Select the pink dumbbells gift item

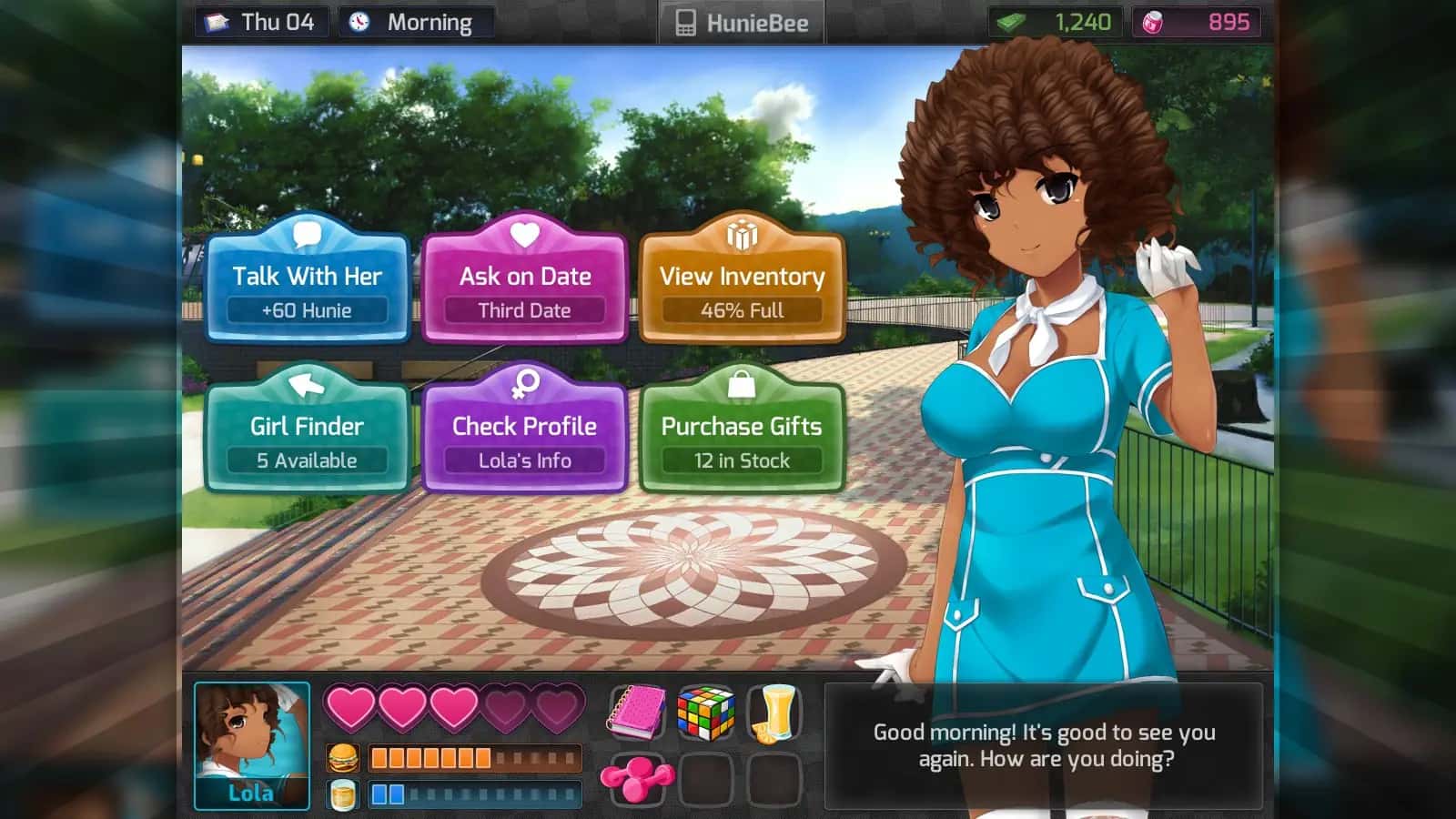point(637,780)
